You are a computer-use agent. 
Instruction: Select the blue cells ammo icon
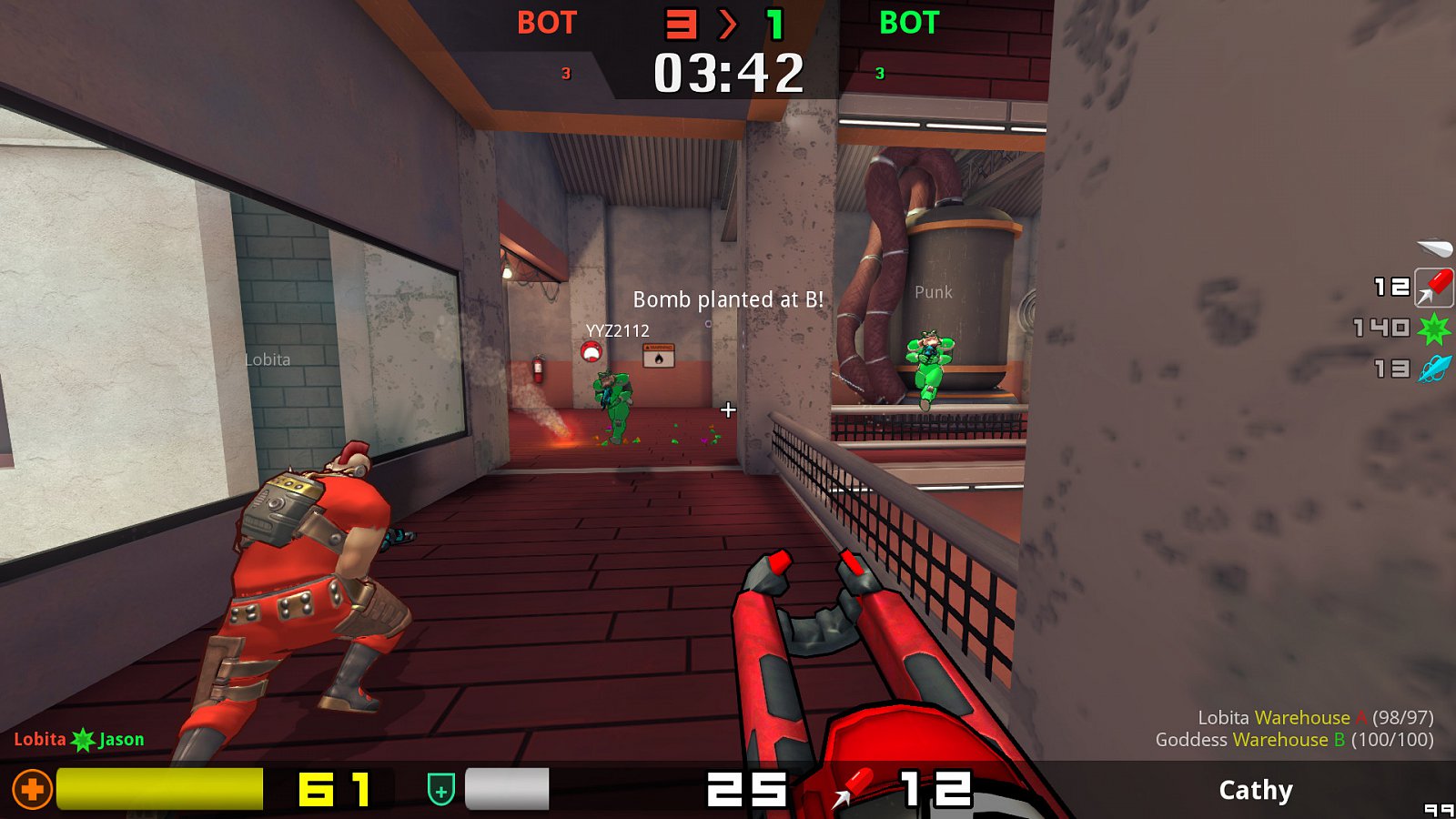1435,367
